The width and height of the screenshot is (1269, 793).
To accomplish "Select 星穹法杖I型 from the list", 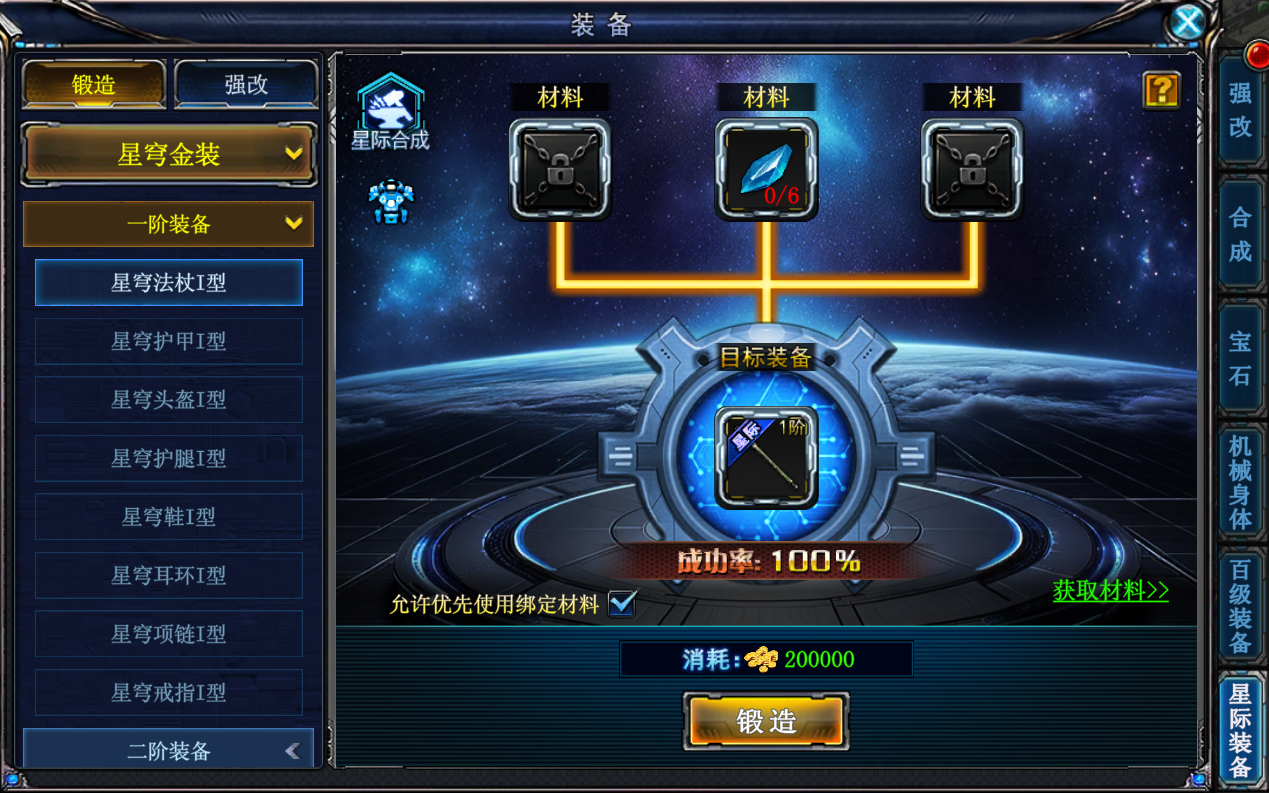I will click(x=168, y=283).
